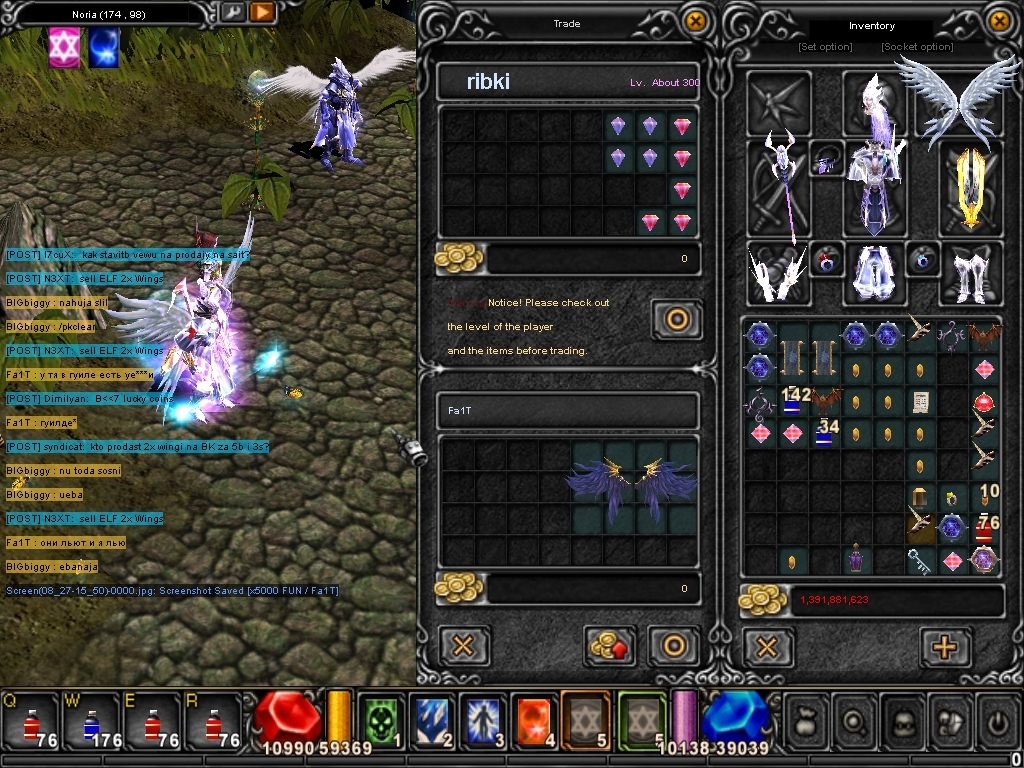Click the inventory's plus button
Viewport: 1024px width, 768px height.
point(944,647)
